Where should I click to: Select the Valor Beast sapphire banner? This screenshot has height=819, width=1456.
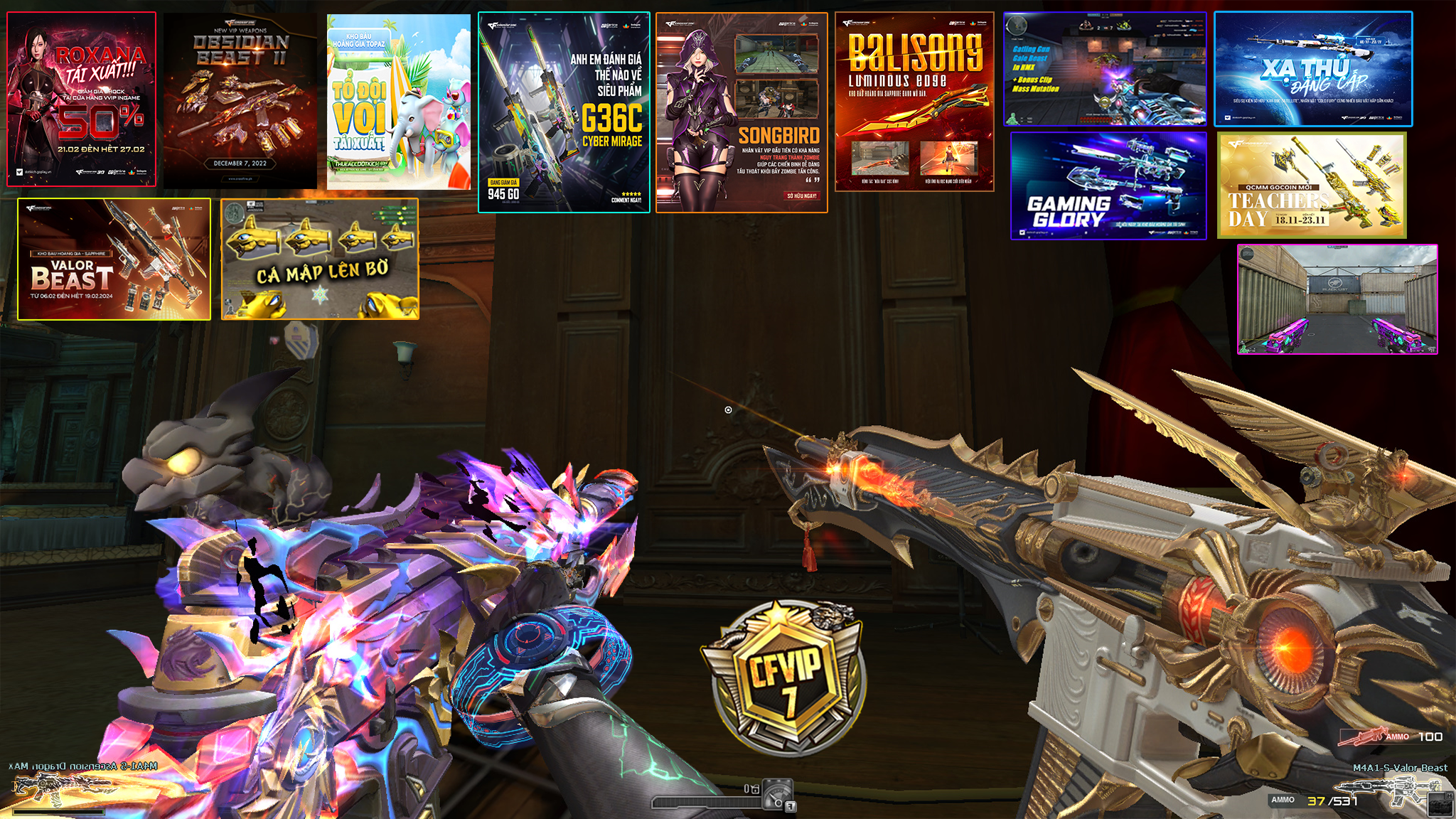(114, 259)
